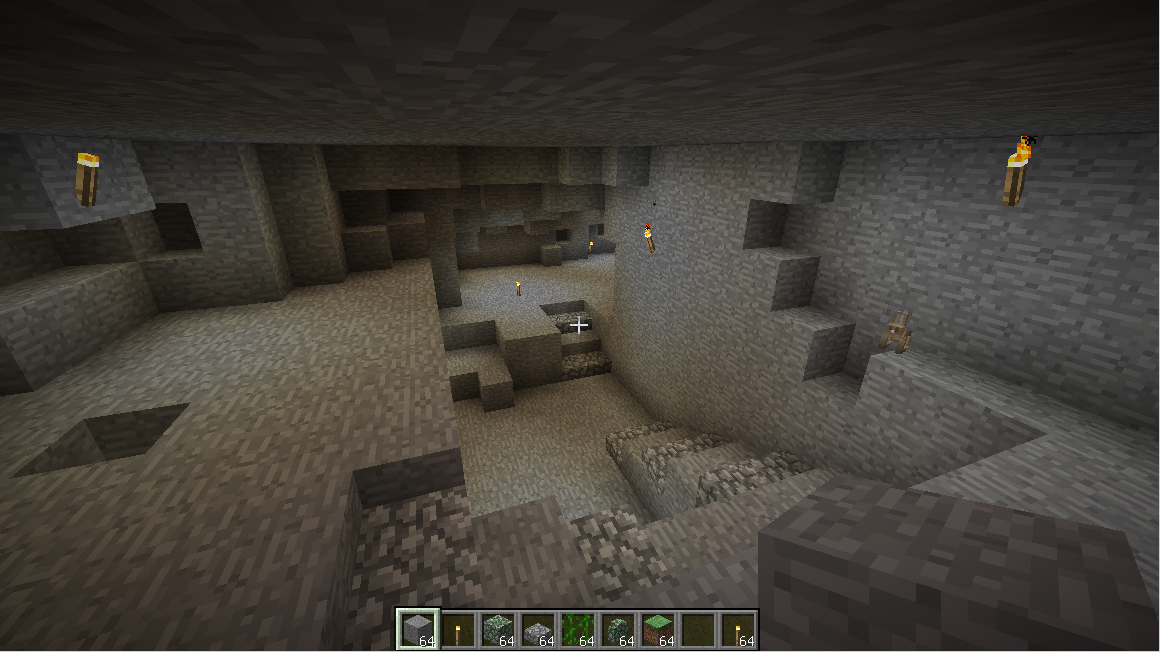Select the single torch without a count
Image resolution: width=1160 pixels, height=652 pixels.
pos(457,629)
